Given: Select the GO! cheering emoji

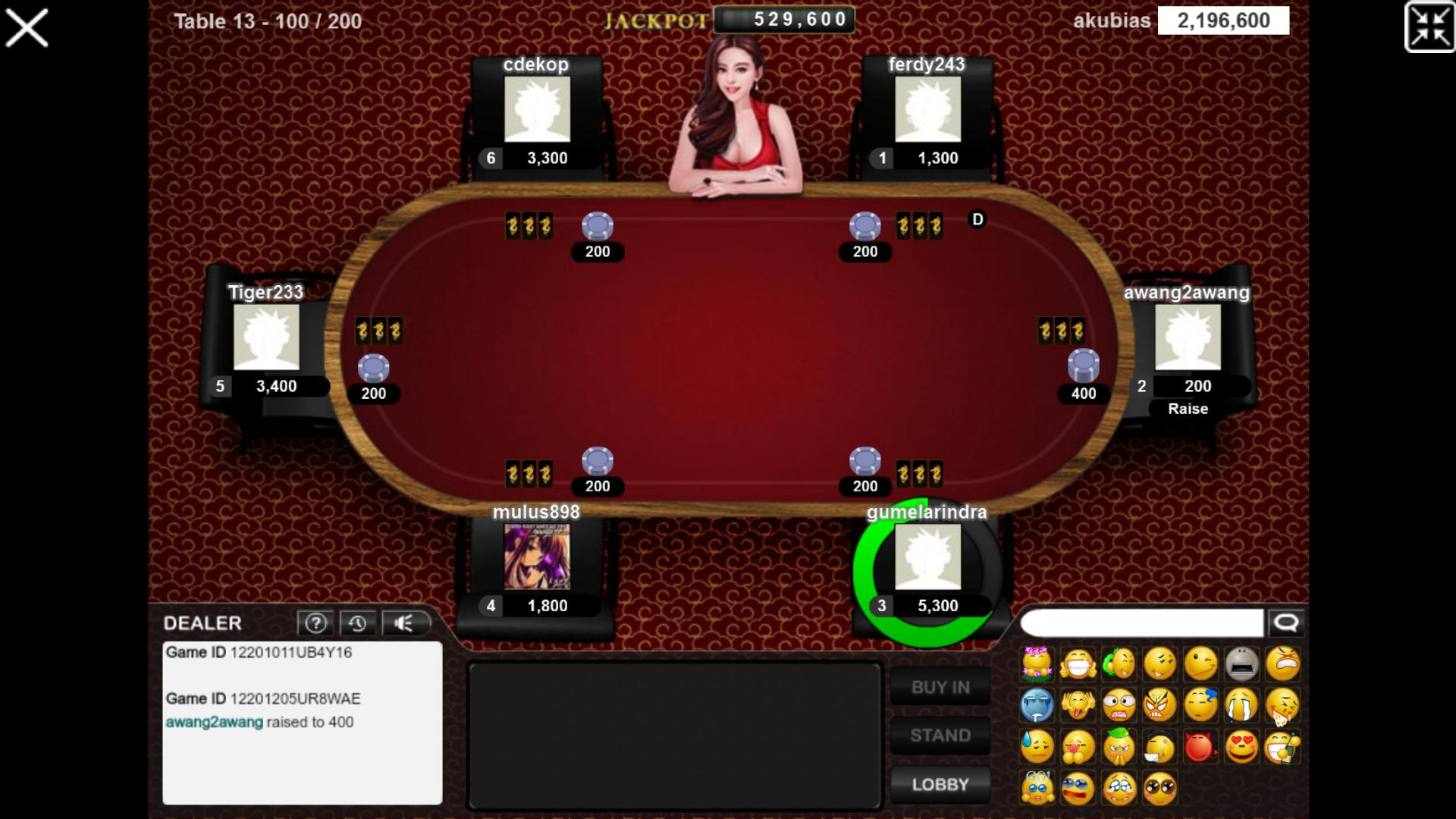Looking at the screenshot, I should 1037,788.
